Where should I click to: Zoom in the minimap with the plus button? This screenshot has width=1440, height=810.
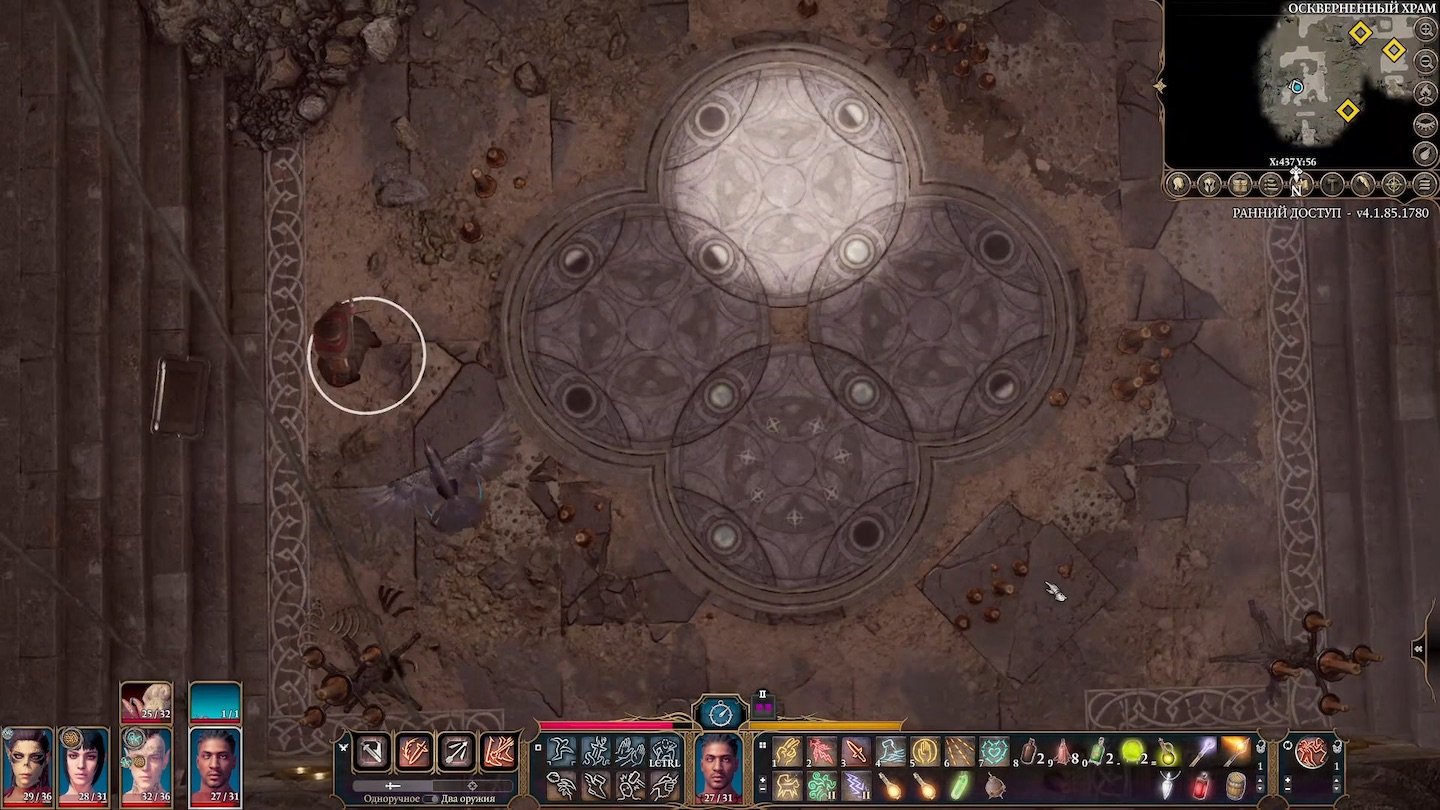click(1423, 30)
